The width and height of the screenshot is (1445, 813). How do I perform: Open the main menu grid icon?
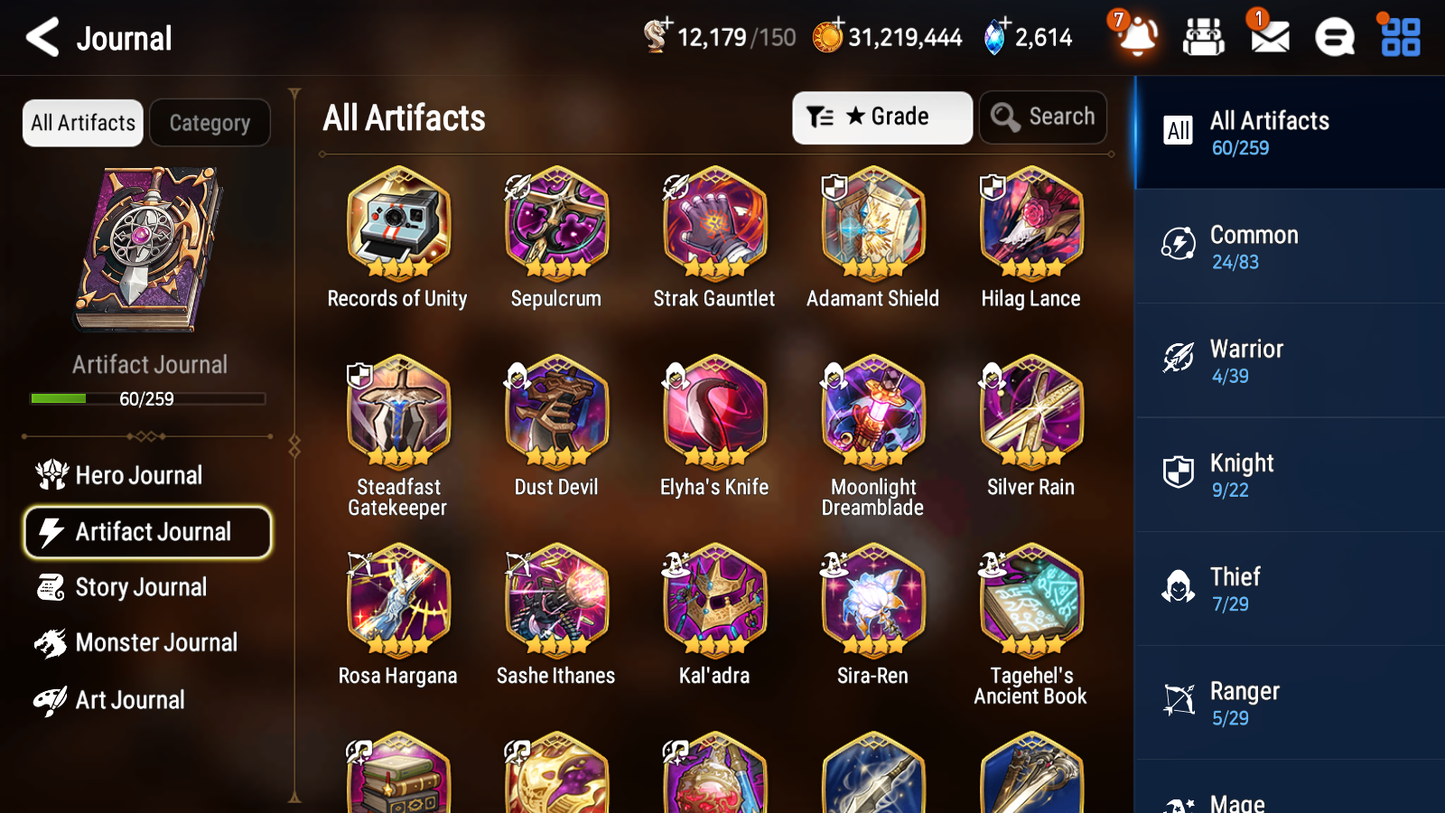pyautogui.click(x=1398, y=36)
